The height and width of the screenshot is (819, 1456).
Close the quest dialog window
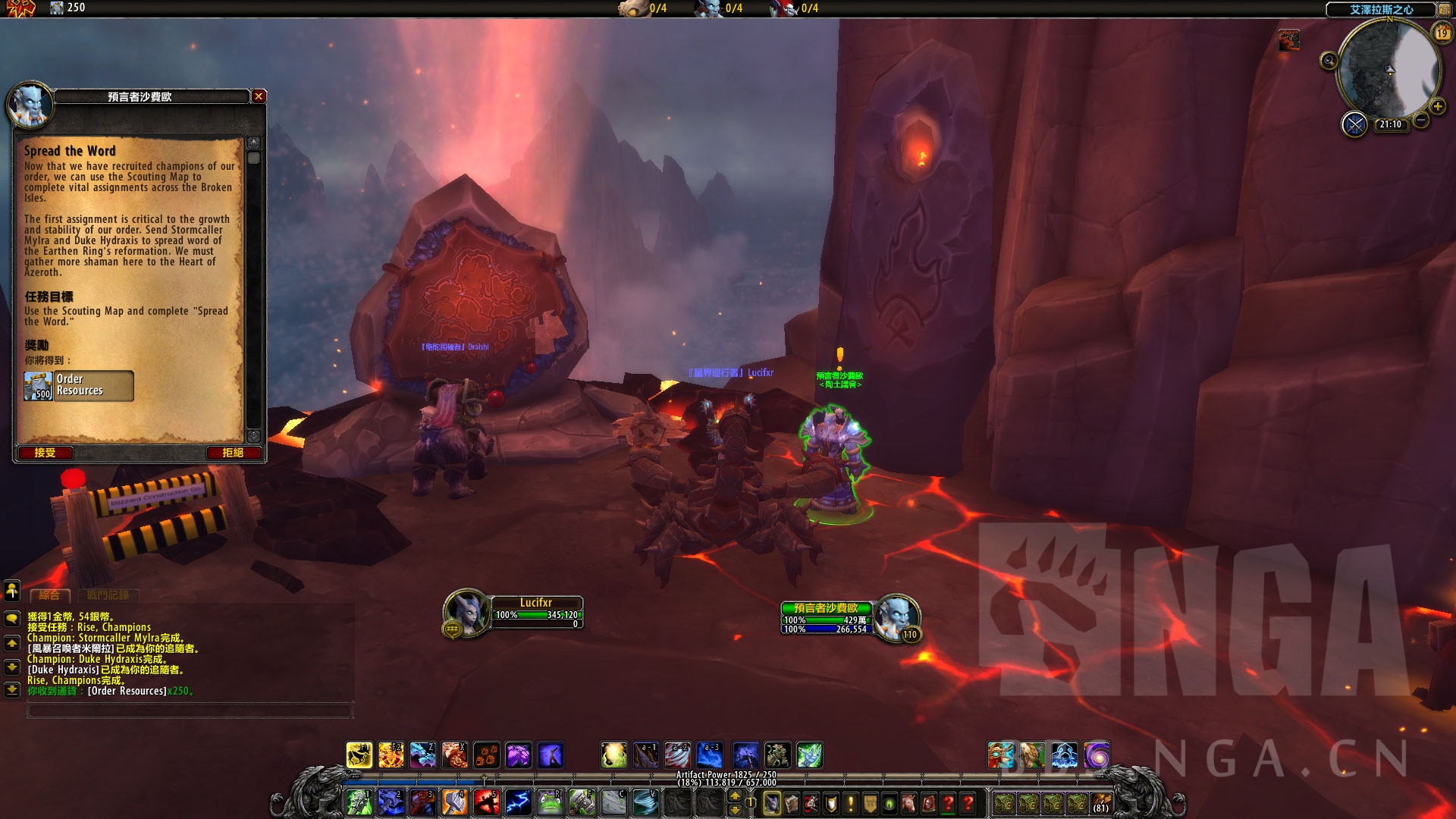259,96
